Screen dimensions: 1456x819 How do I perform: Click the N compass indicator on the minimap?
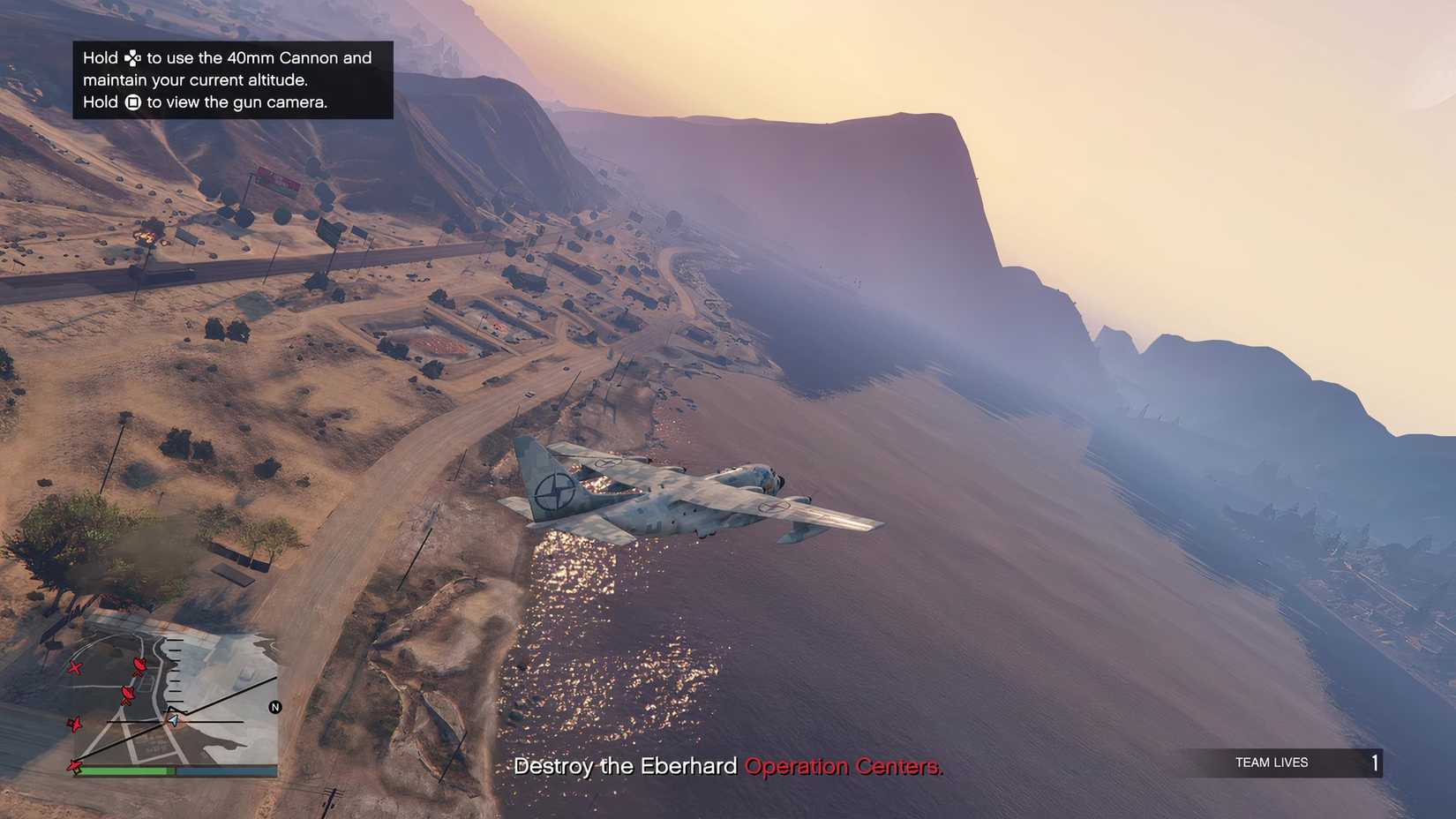click(274, 707)
